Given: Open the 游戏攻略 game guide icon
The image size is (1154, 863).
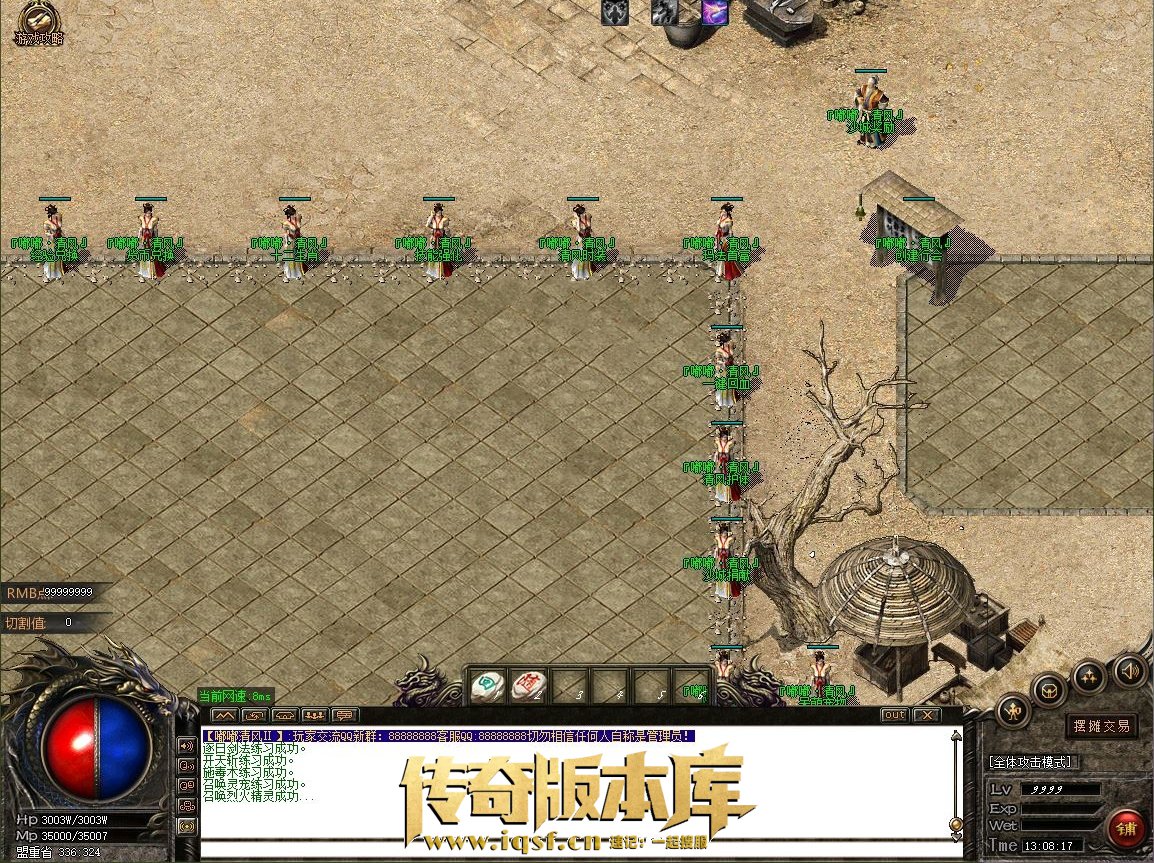Looking at the screenshot, I should [39, 22].
